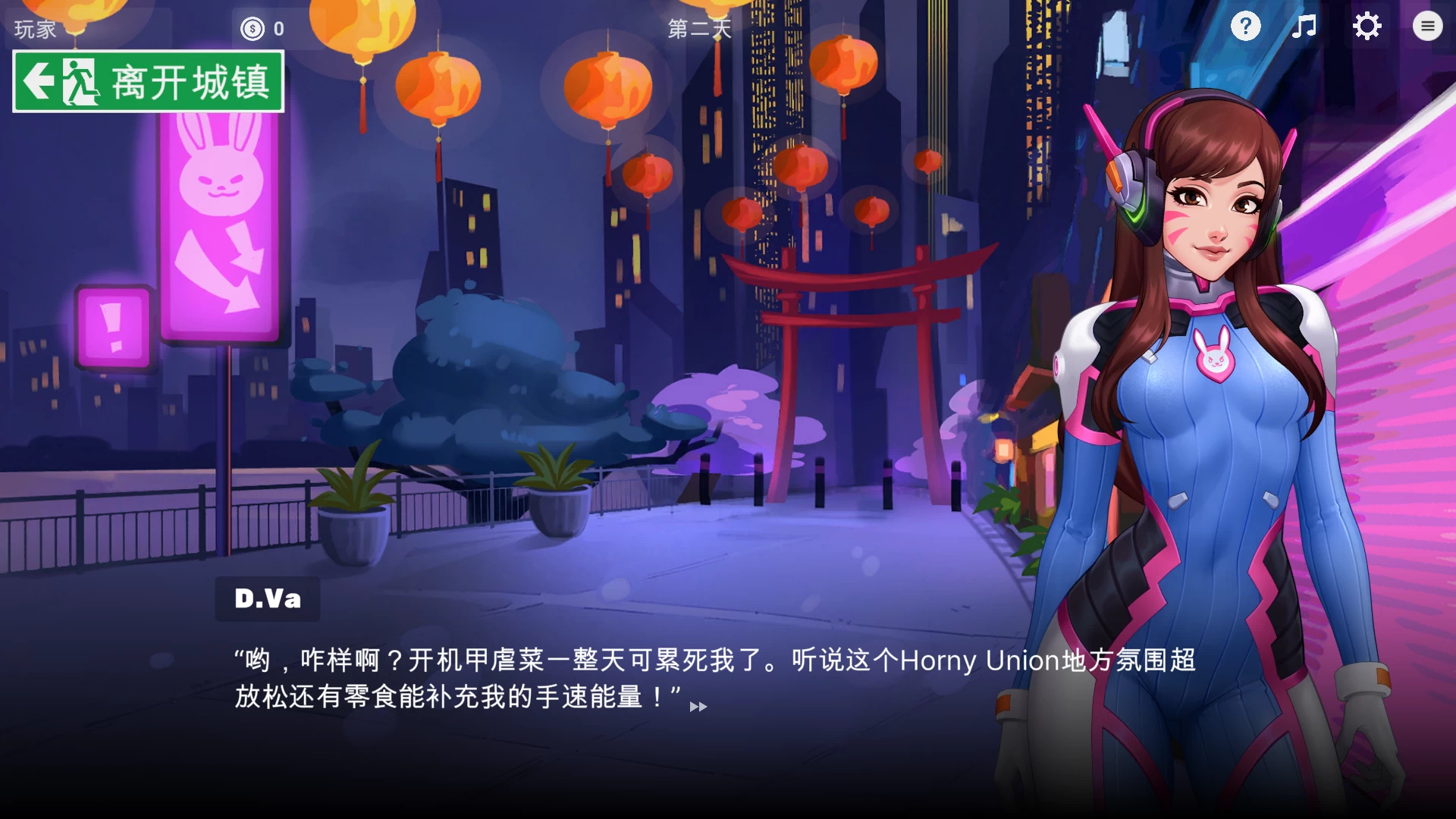This screenshot has height=819, width=1456.
Task: Expand the top-right hamburger menu panel
Action: click(1427, 26)
